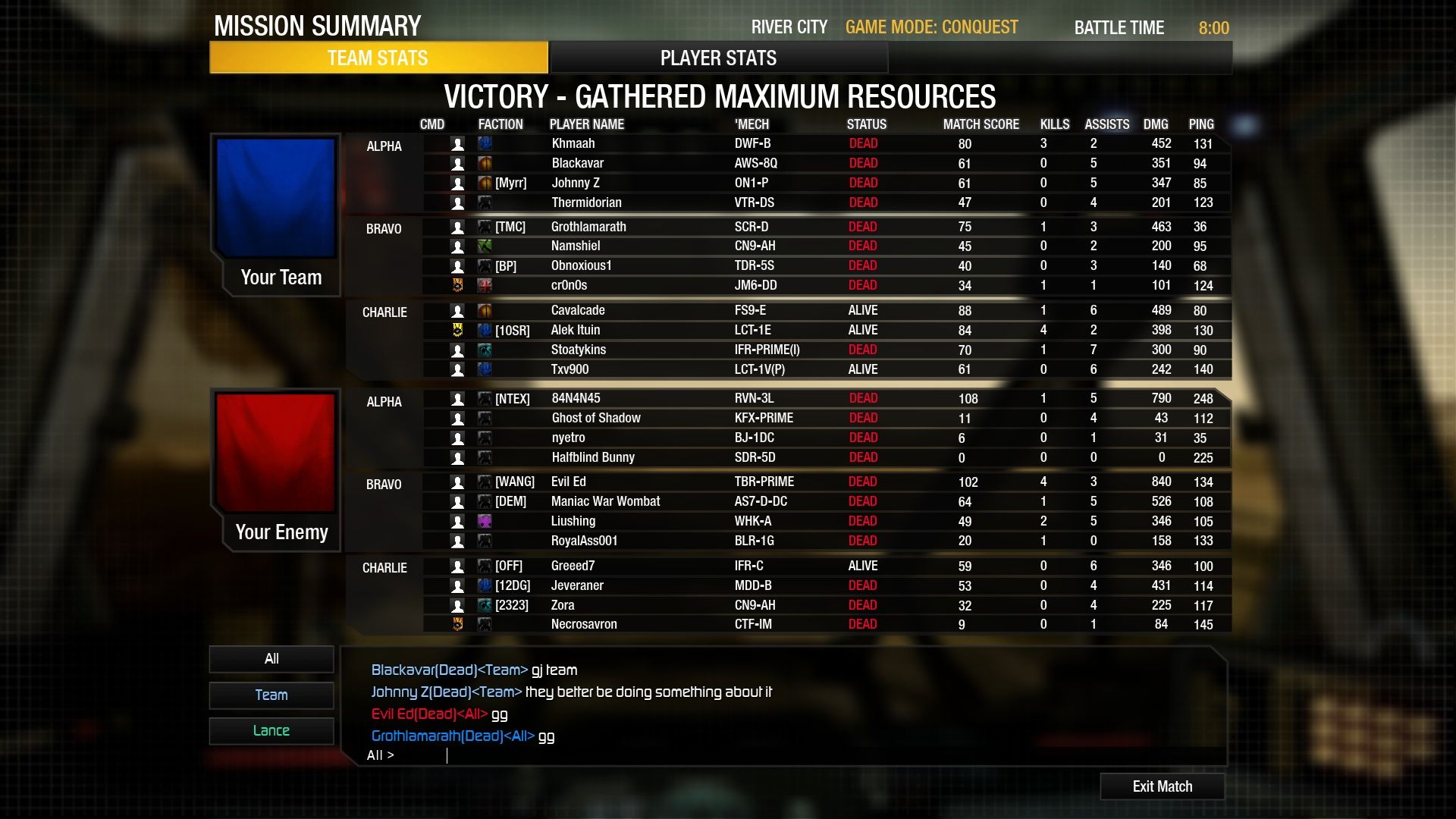Select player row Khmaah
Viewport: 1456px width, 819px height.
[573, 143]
